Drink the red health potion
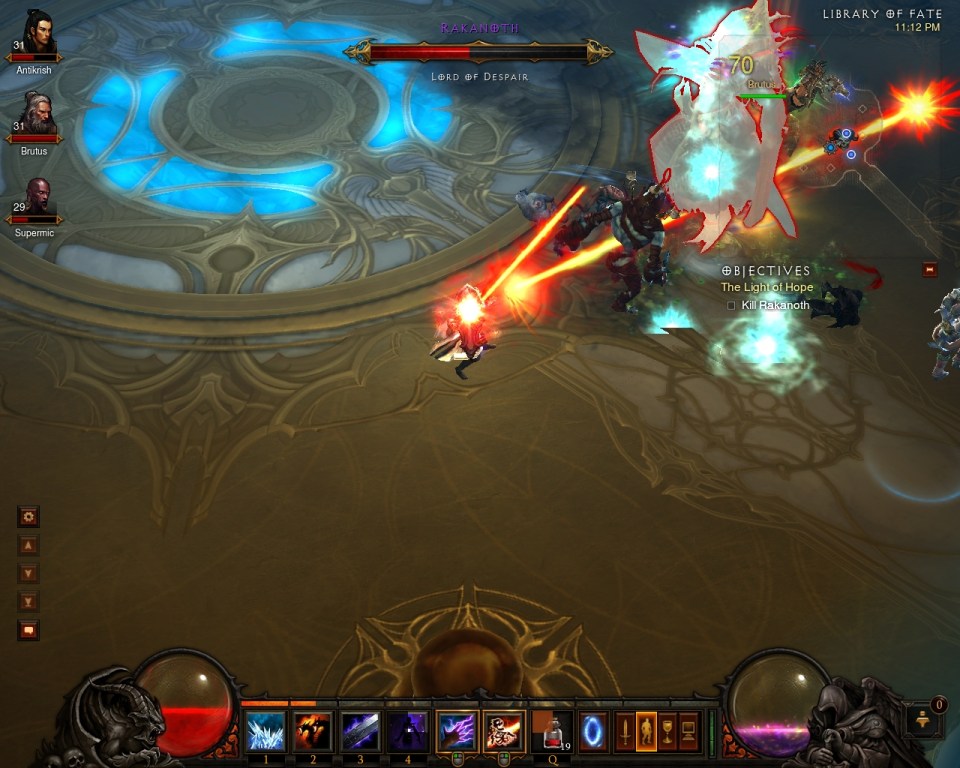Viewport: 960px width, 768px height. pos(552,731)
